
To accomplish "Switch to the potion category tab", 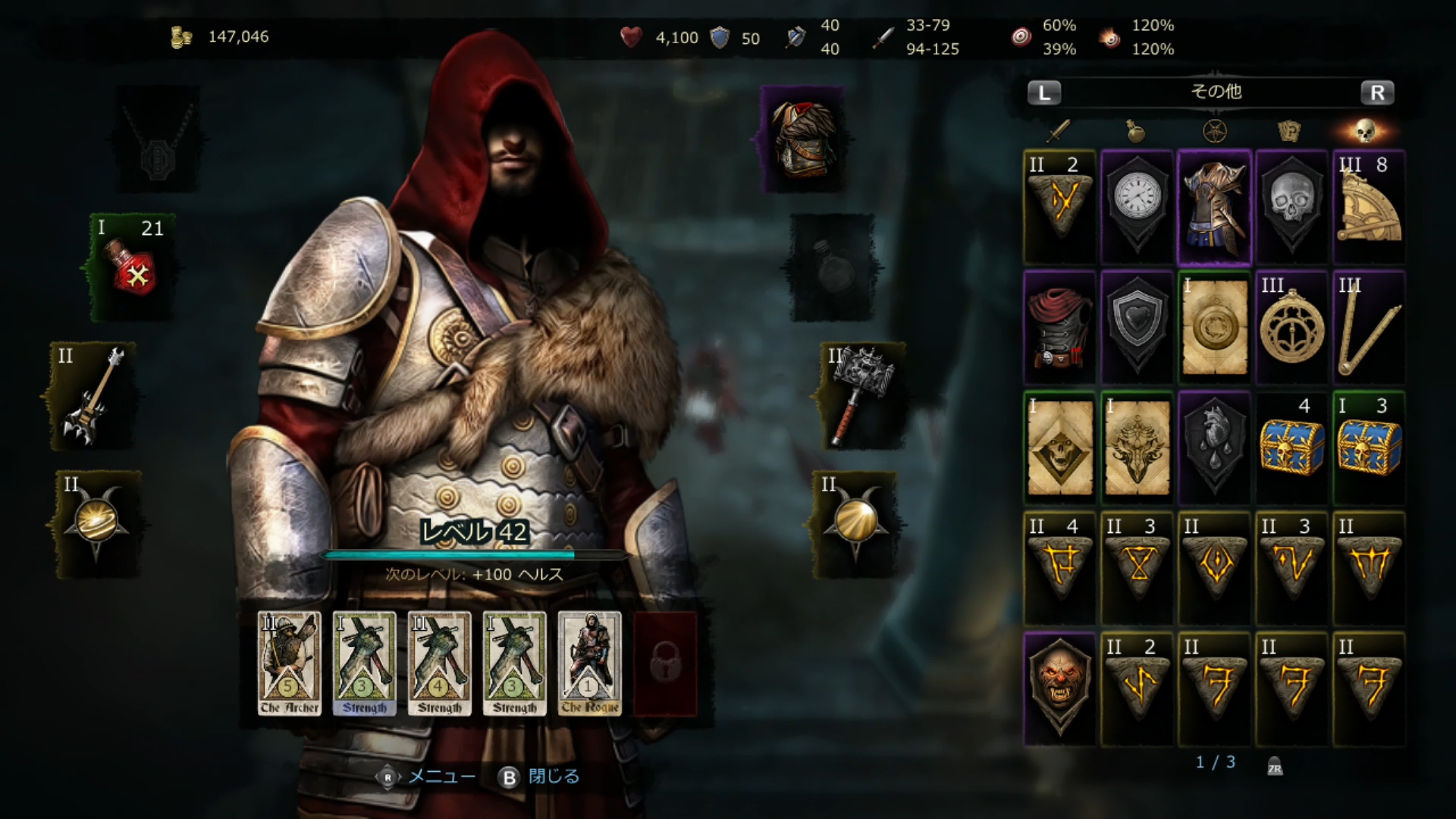I will pos(1135,131).
